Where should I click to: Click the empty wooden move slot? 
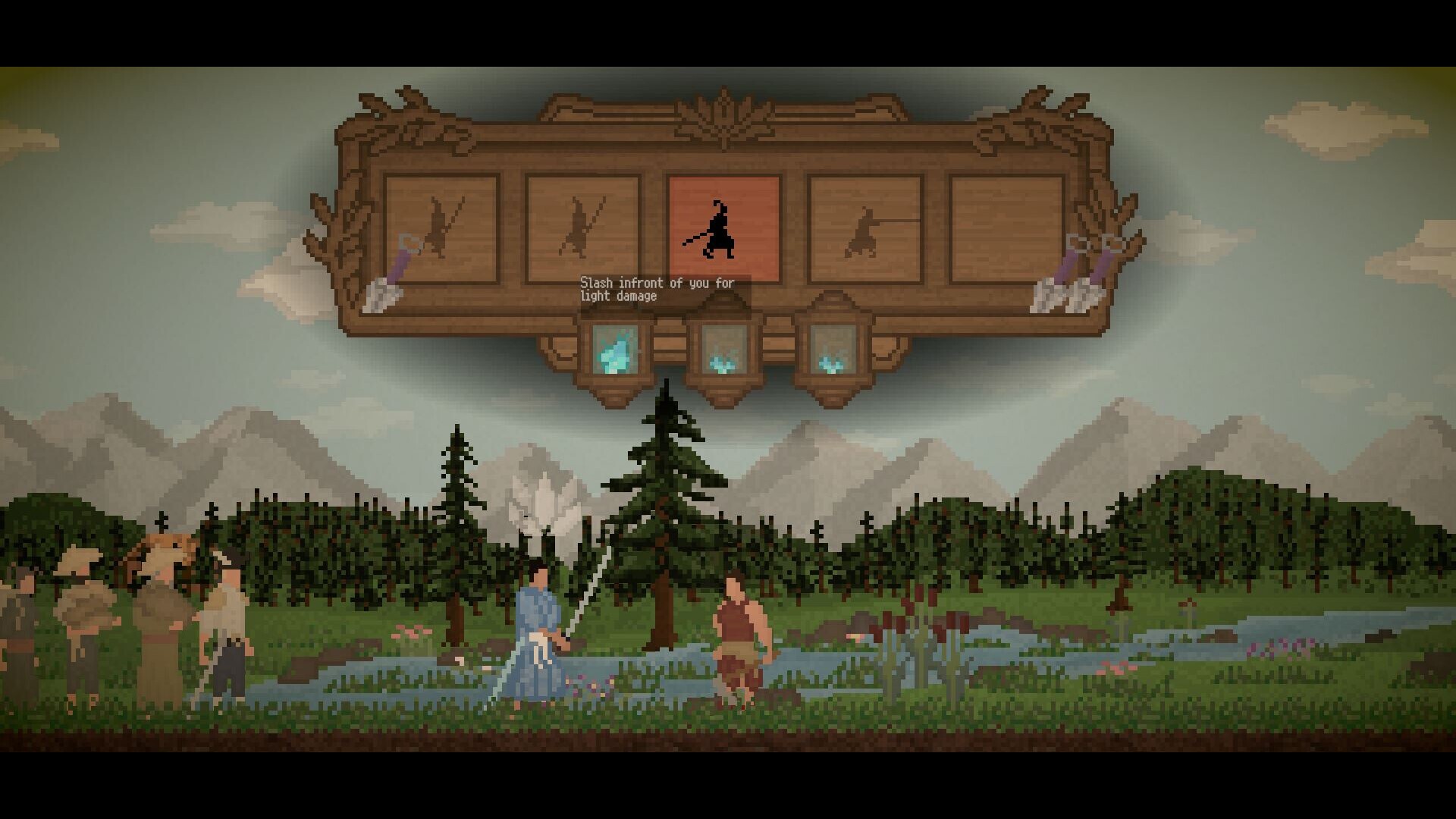[1006, 228]
